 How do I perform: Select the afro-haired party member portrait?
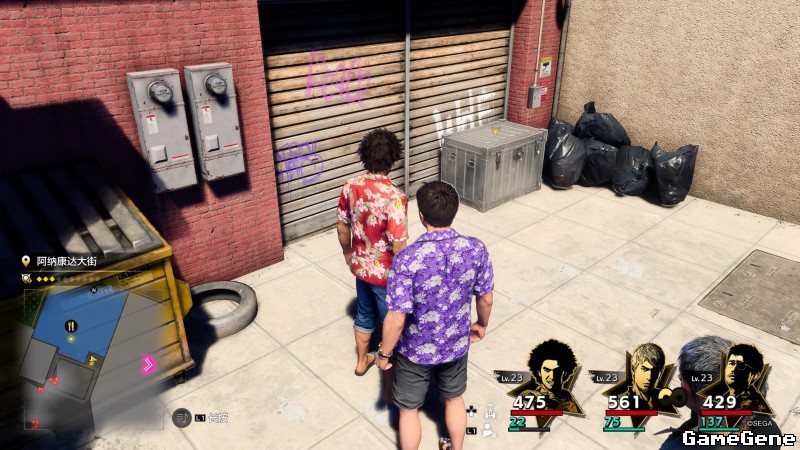548,372
